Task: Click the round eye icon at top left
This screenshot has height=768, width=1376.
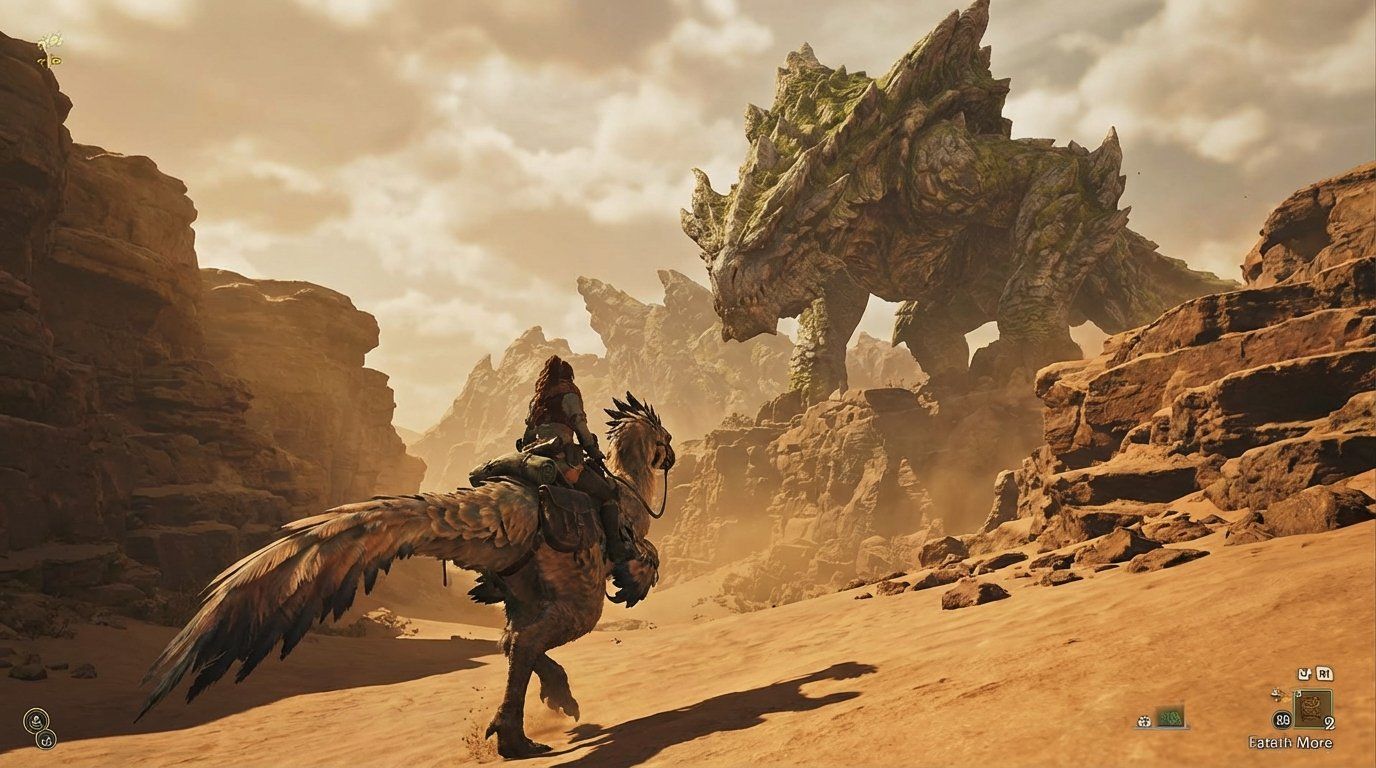Action: coord(55,61)
